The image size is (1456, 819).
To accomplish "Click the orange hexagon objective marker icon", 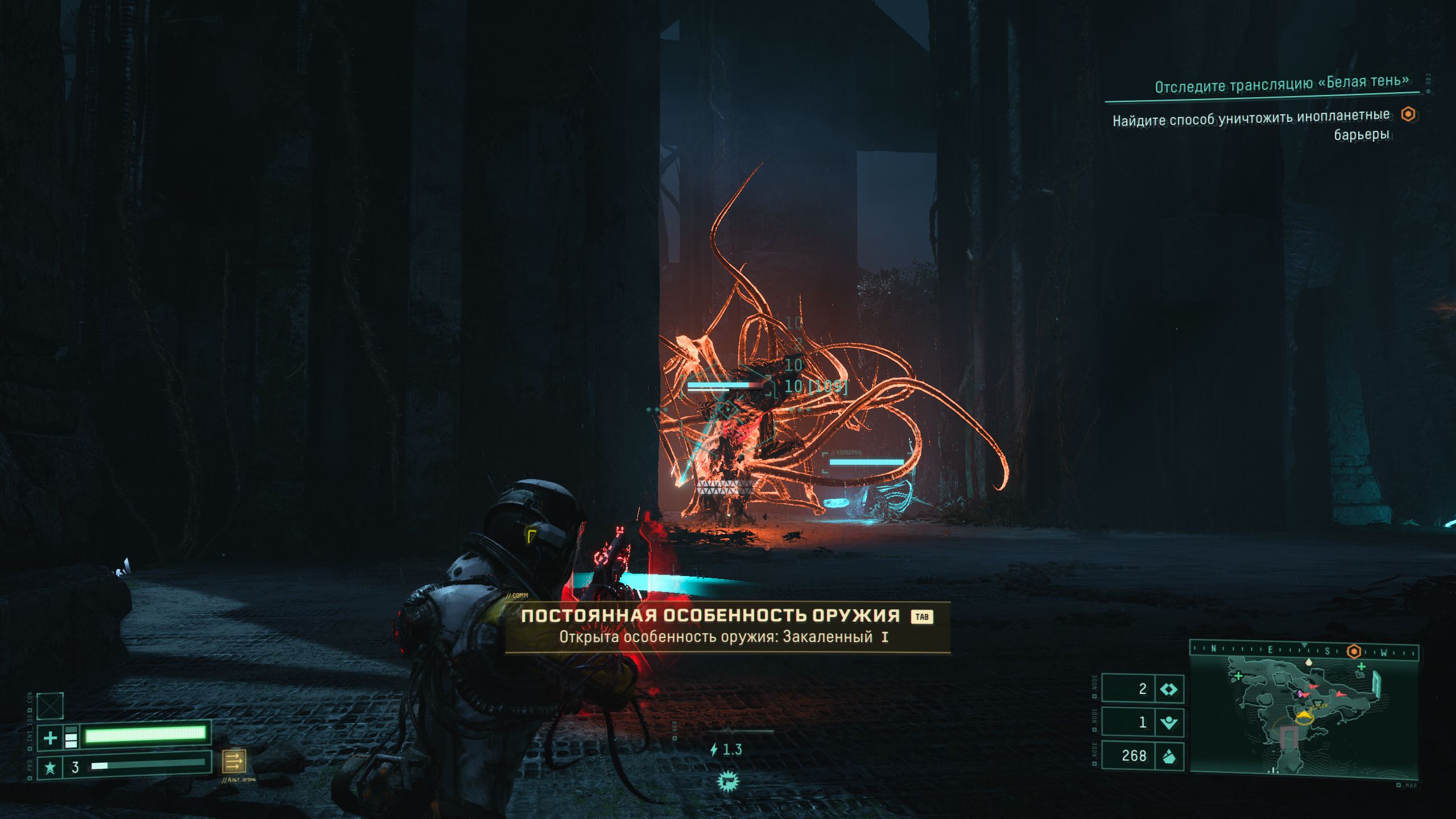I will point(1408,114).
